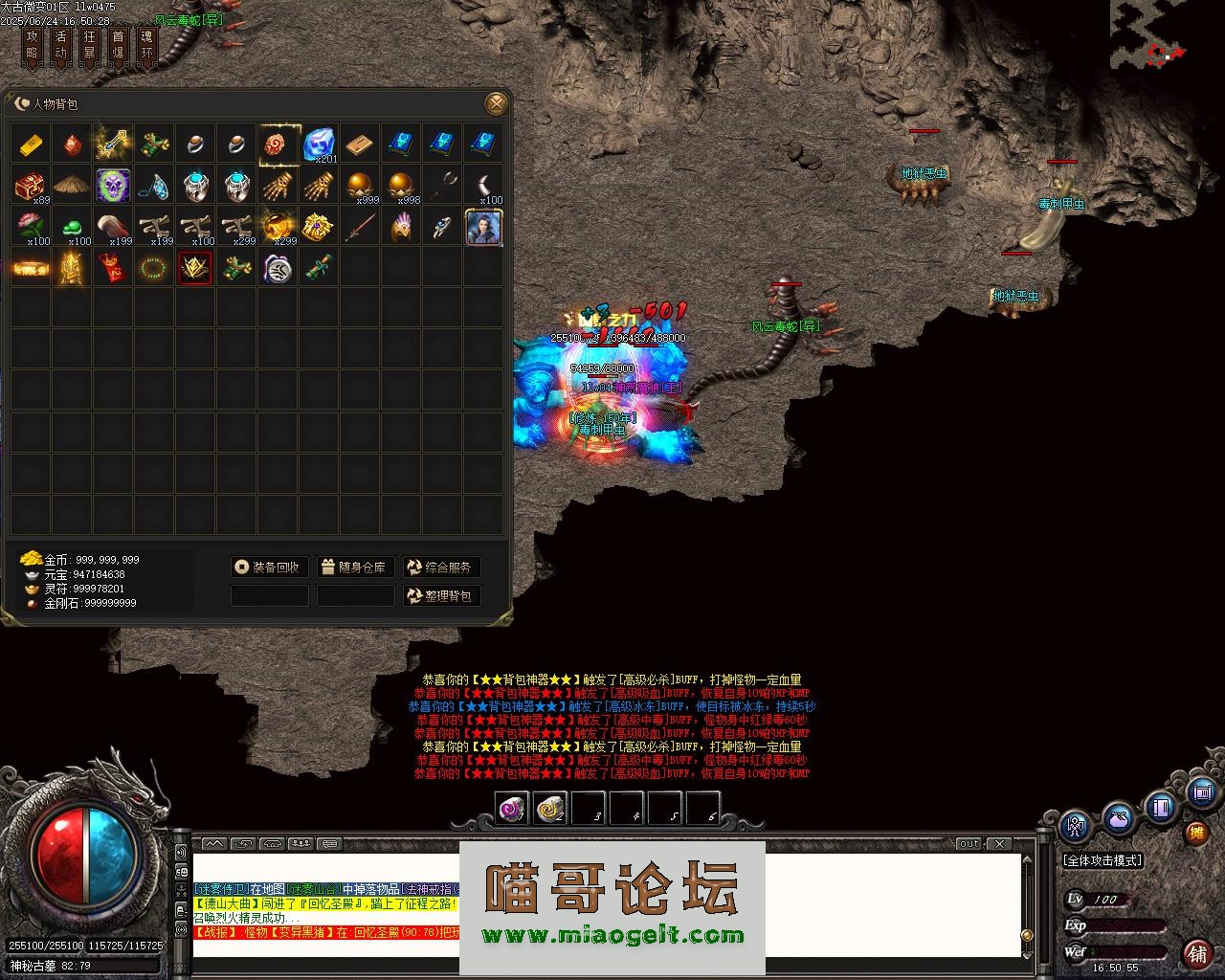Select the red treasure chest x89
Screen dimensions: 1225x980
32,186
